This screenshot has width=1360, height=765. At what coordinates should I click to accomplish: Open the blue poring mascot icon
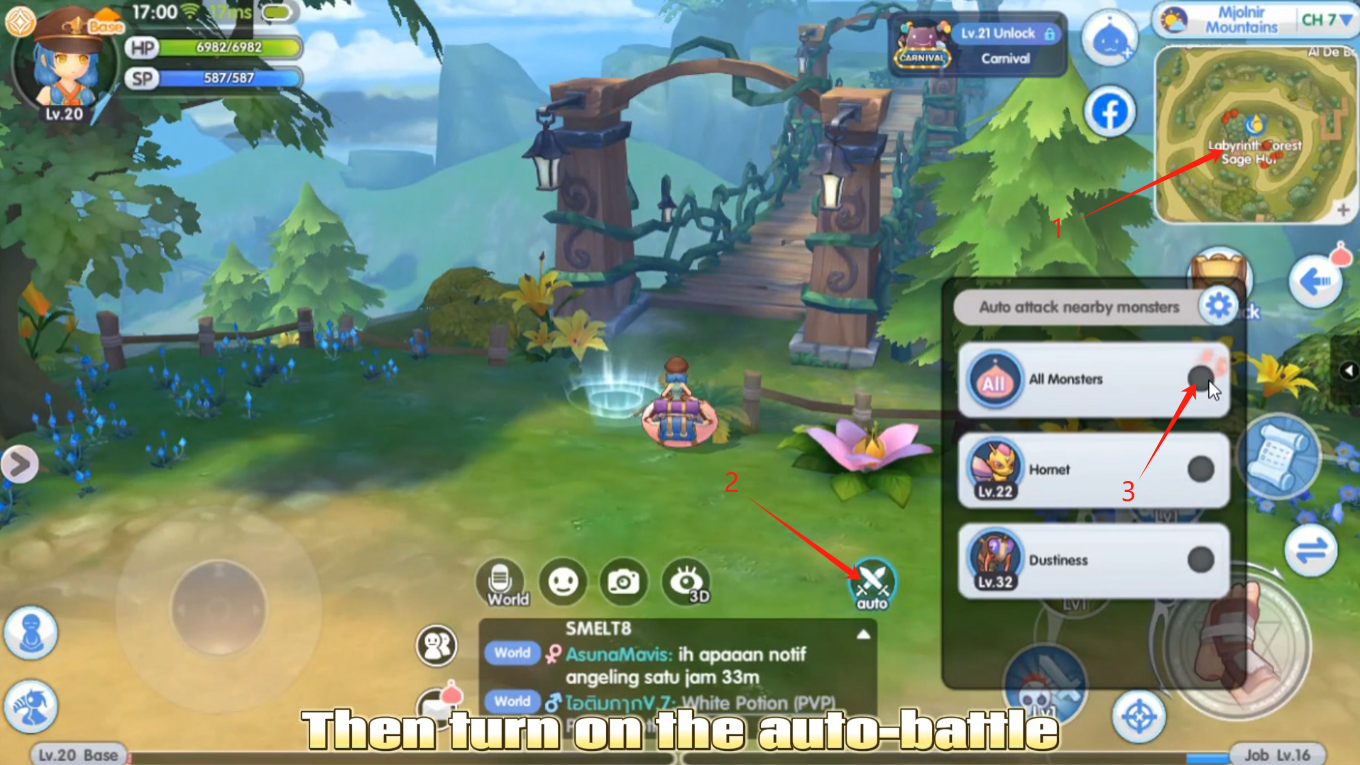[x=1110, y=38]
